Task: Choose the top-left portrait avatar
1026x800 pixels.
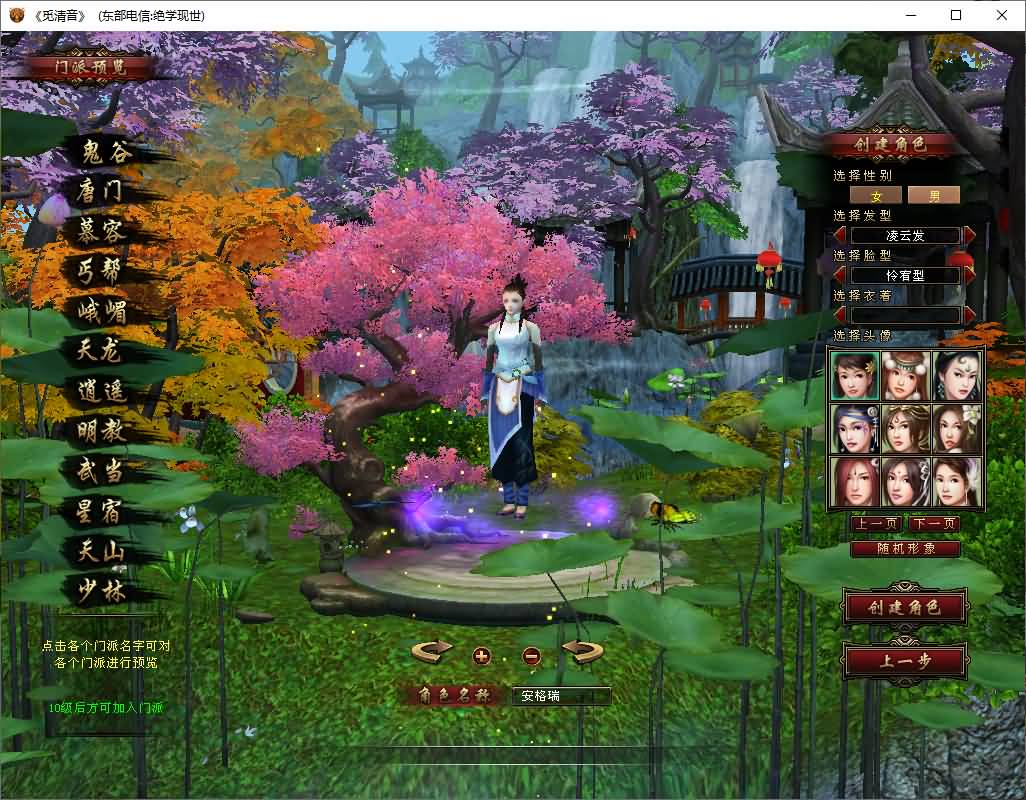Action: 854,376
